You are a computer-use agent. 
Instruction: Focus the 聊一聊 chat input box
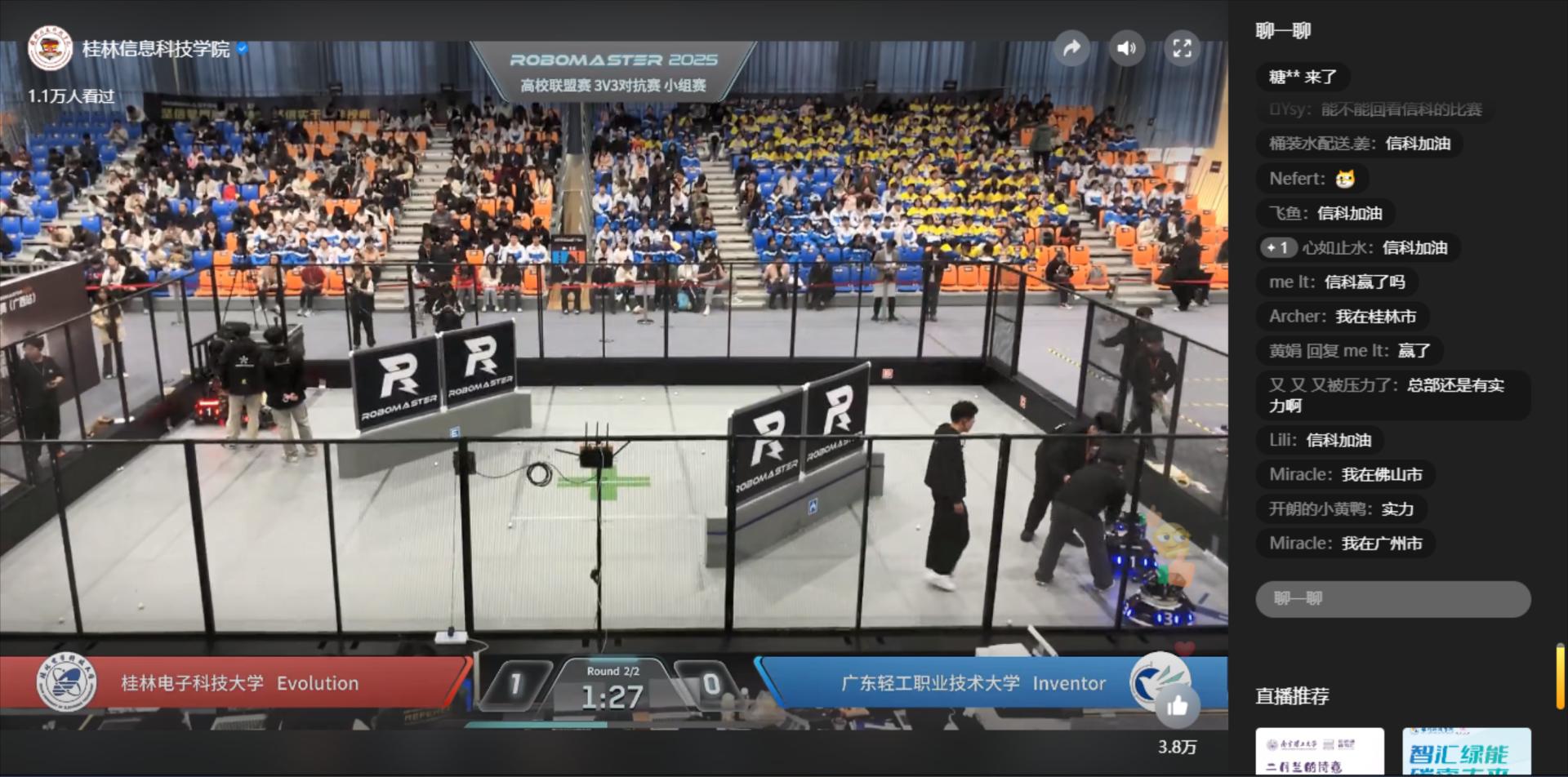(x=1392, y=599)
